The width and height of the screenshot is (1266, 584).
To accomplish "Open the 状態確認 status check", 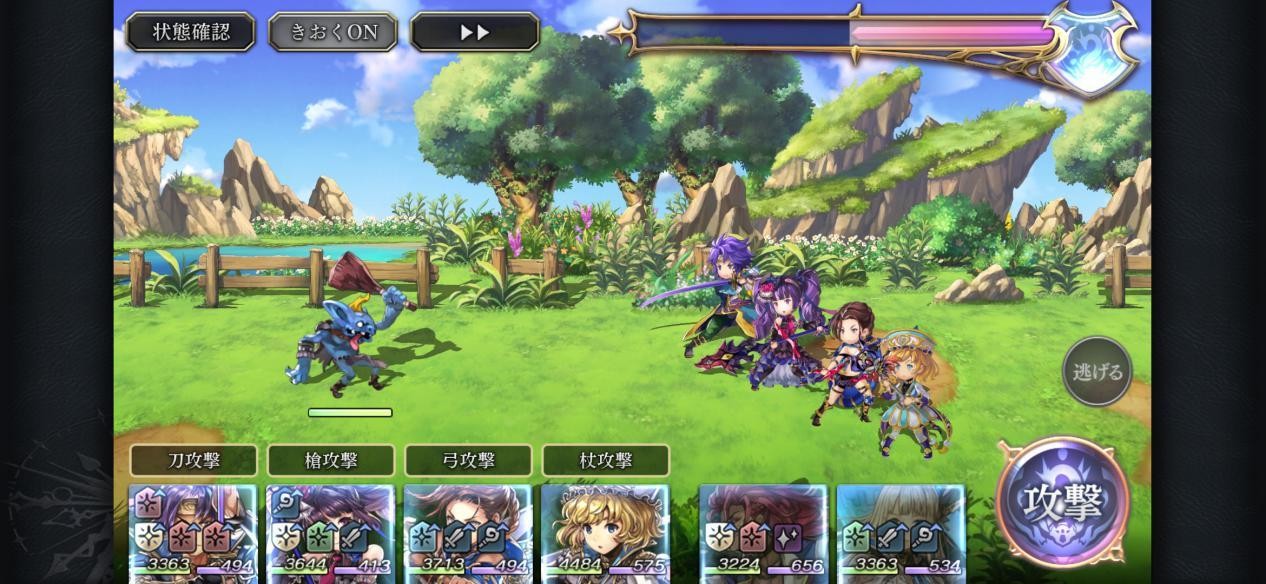I will (190, 32).
